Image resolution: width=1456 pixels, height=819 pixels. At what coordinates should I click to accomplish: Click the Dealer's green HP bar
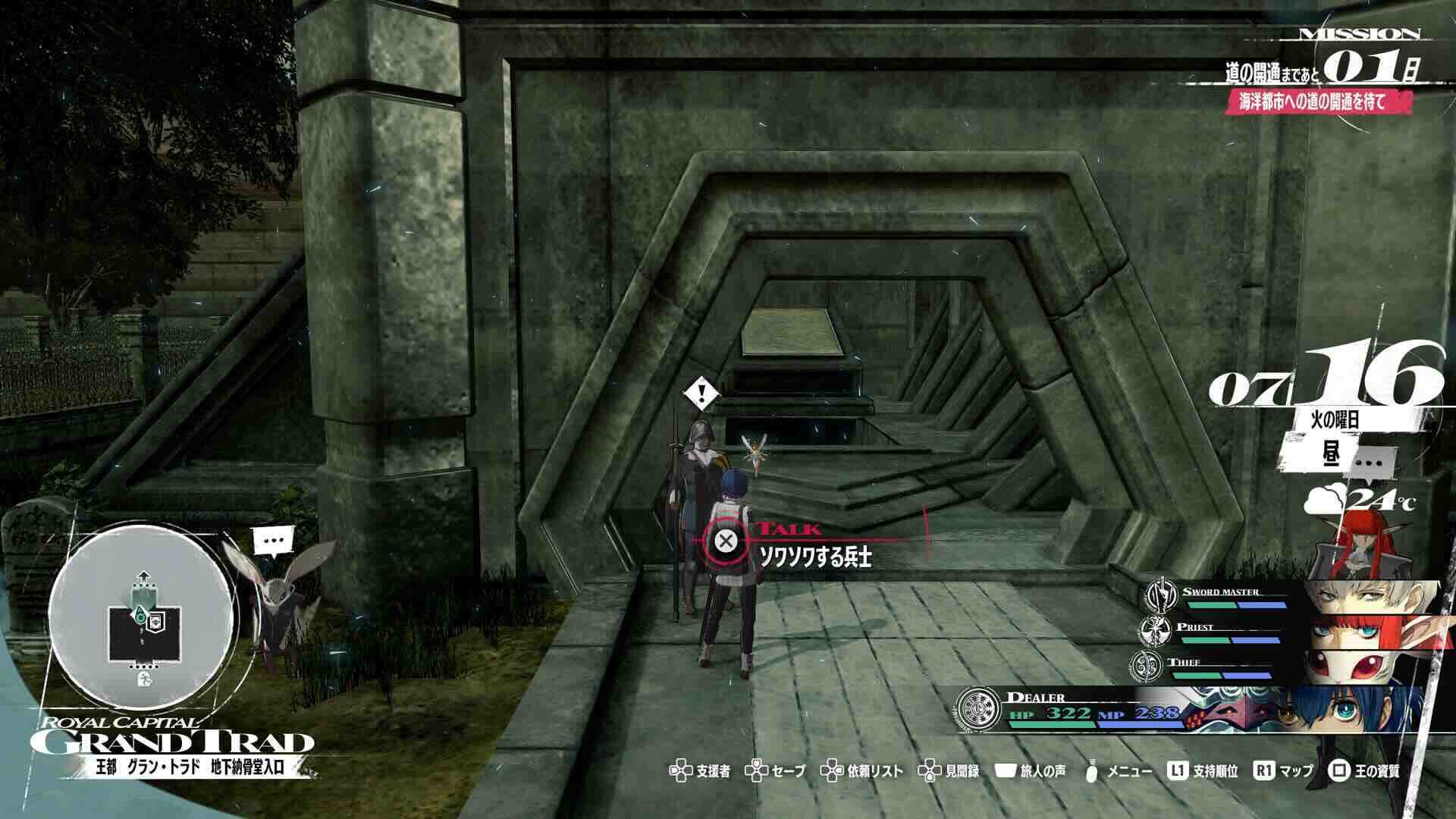coord(1050,726)
